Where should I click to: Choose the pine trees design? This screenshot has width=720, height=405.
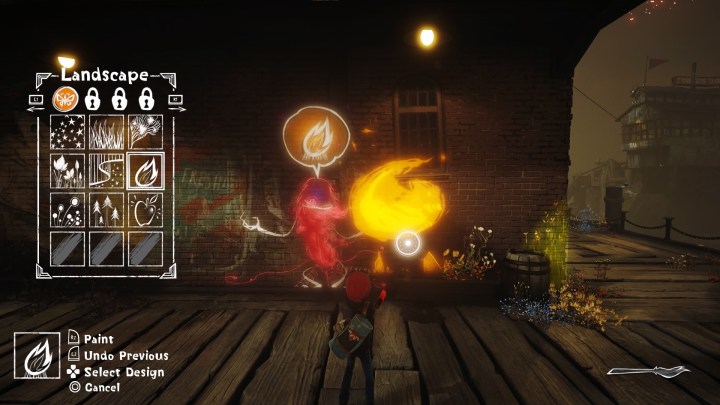[106, 208]
